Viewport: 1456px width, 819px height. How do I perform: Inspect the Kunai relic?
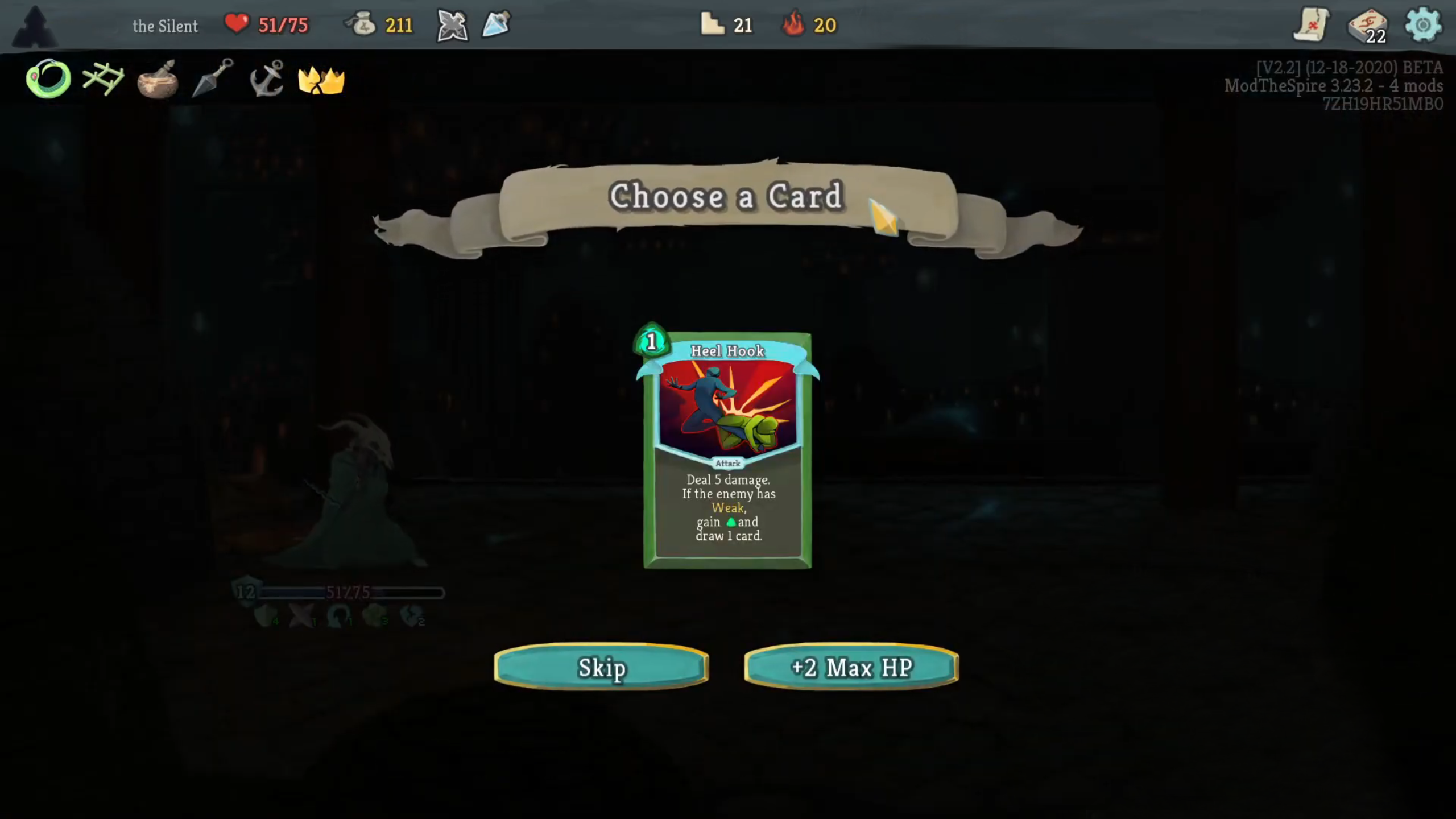click(x=212, y=80)
